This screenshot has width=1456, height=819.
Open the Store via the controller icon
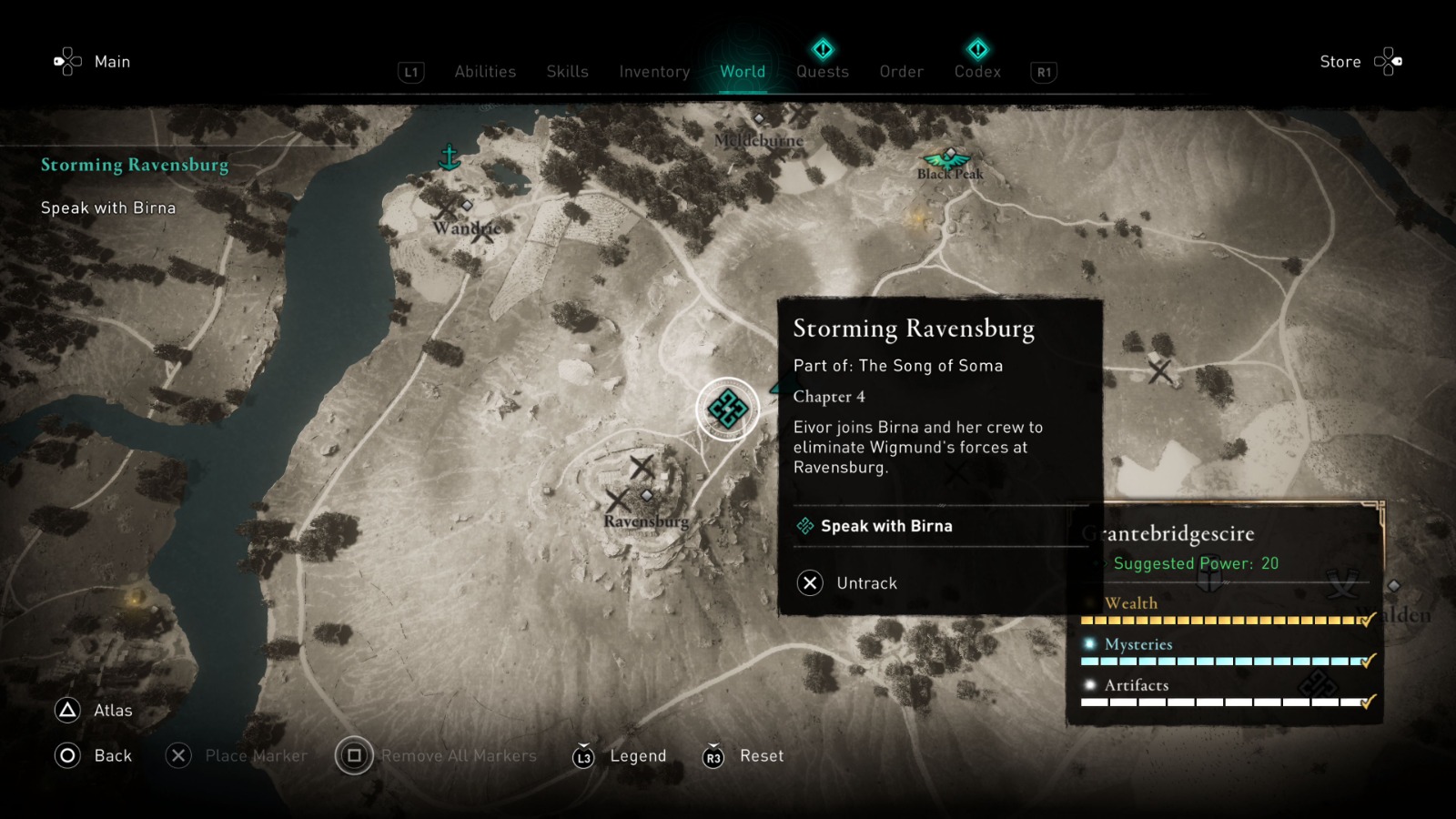(1387, 60)
